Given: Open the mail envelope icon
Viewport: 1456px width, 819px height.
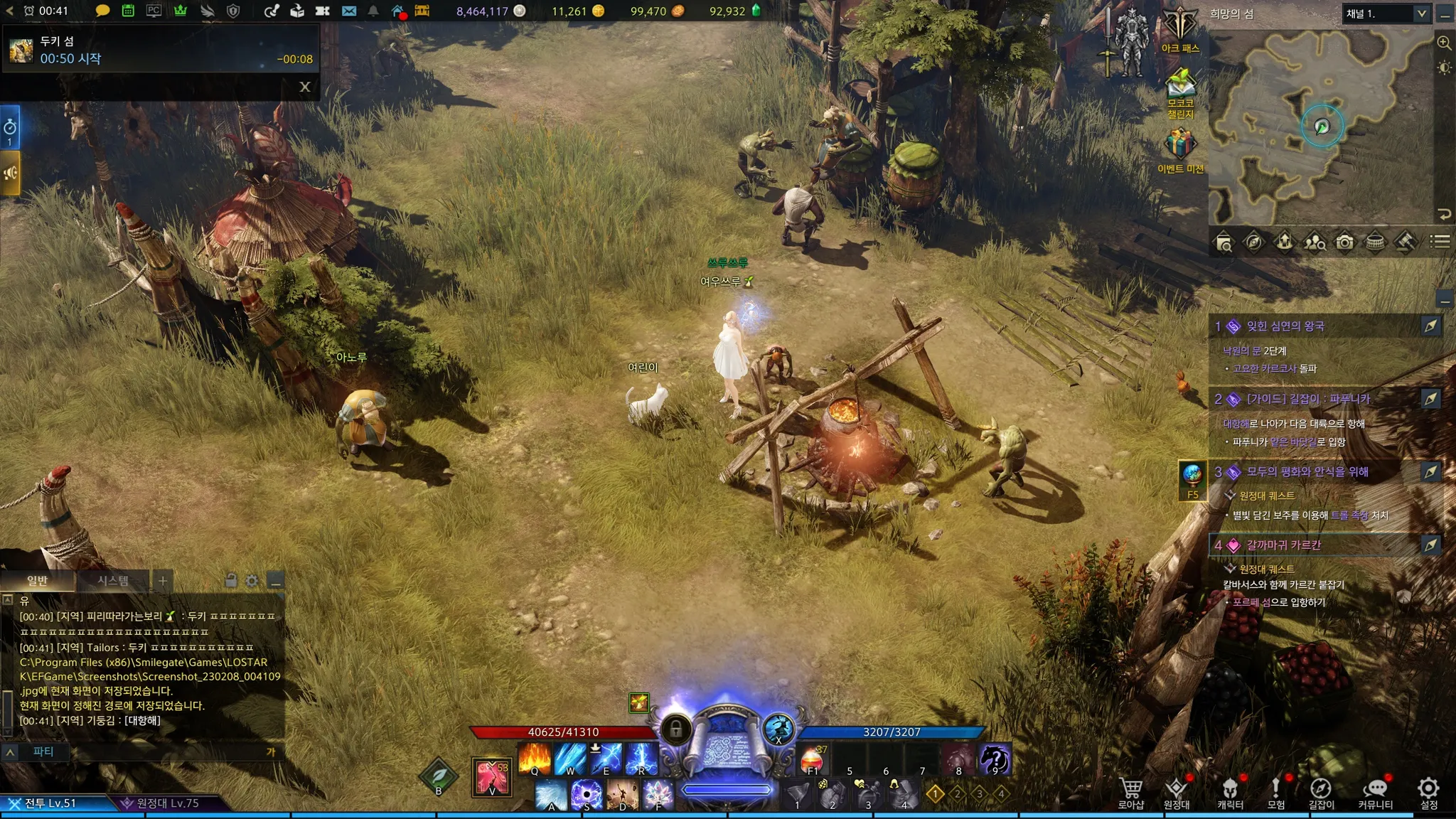Looking at the screenshot, I should (348, 11).
